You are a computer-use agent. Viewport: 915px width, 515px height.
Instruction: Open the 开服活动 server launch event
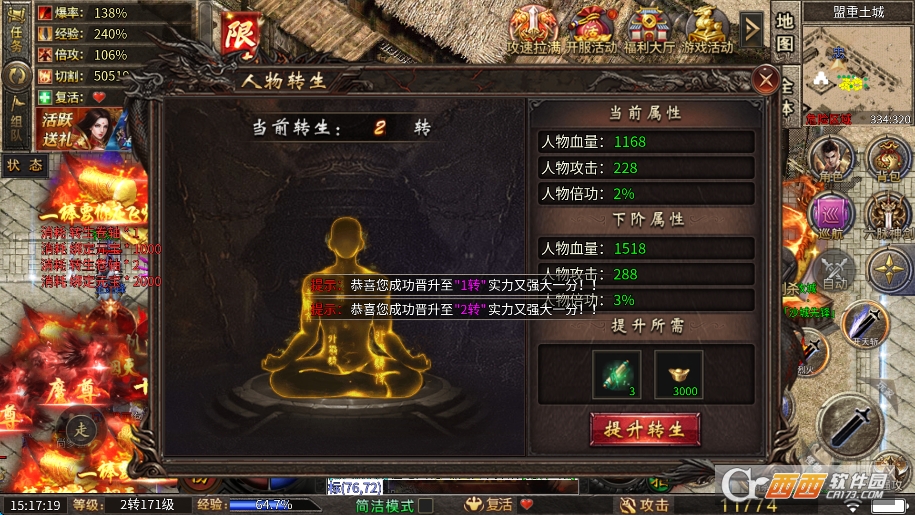[591, 30]
